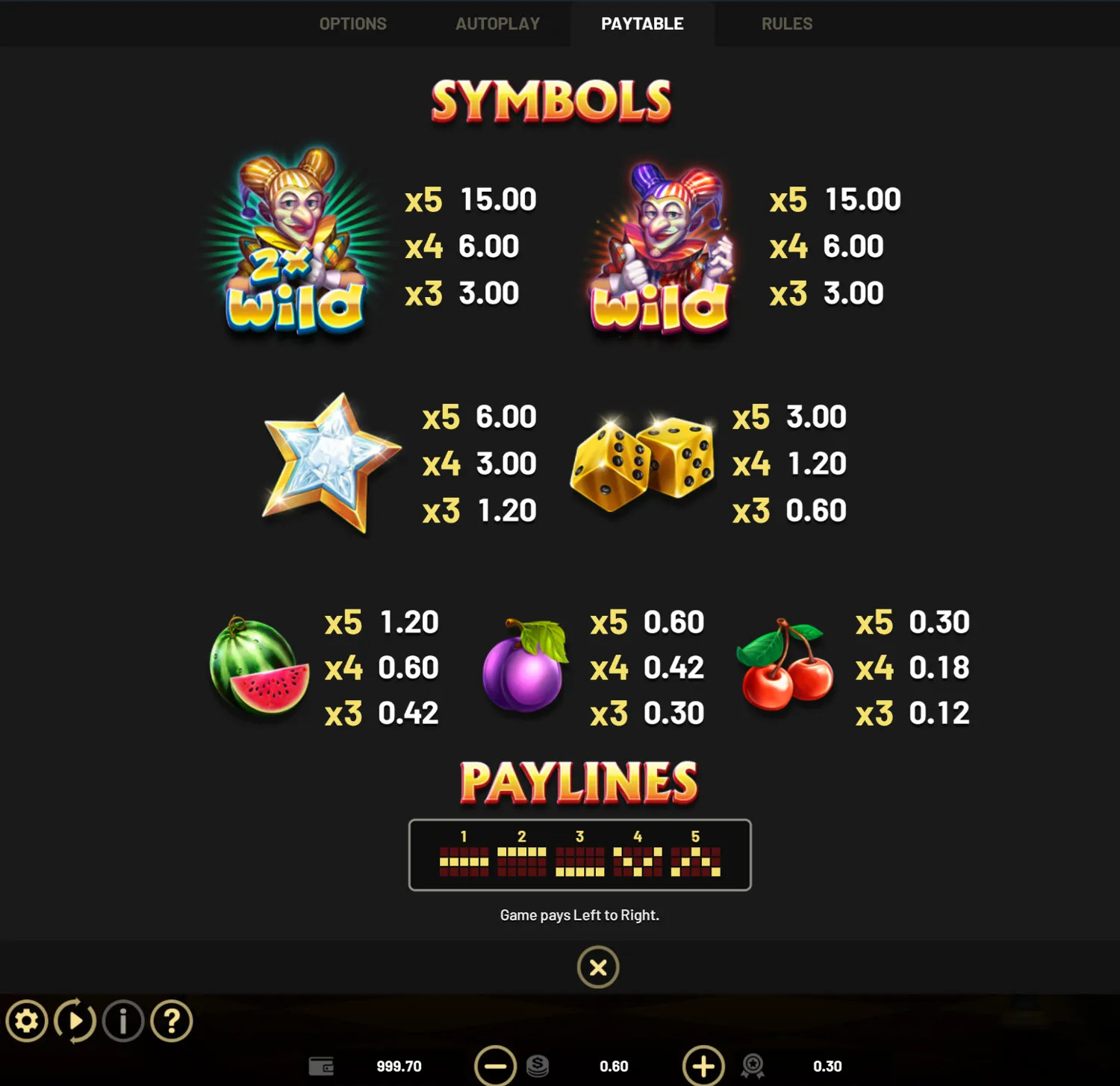Close the paytable with the X button
Screen dimensions: 1120x1086
point(597,967)
